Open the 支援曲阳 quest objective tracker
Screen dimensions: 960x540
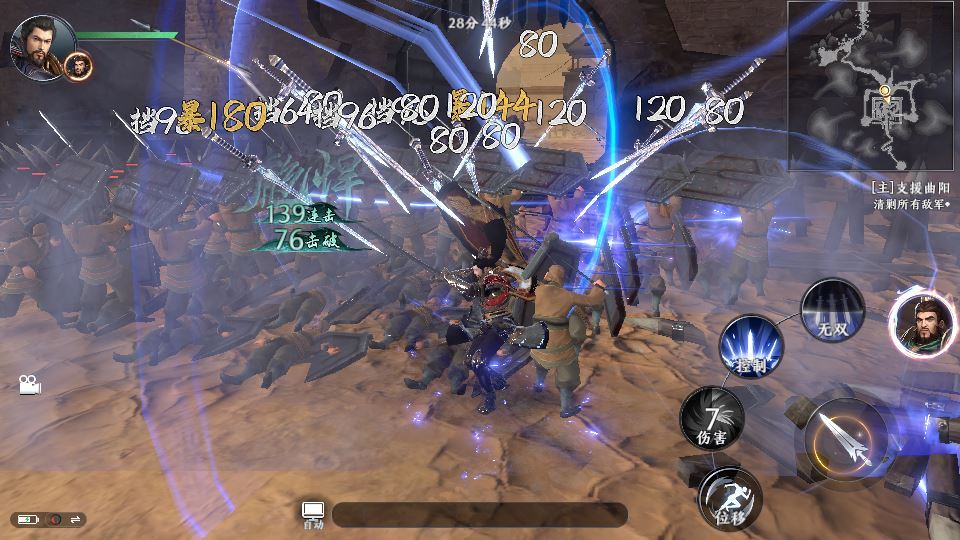(x=910, y=195)
